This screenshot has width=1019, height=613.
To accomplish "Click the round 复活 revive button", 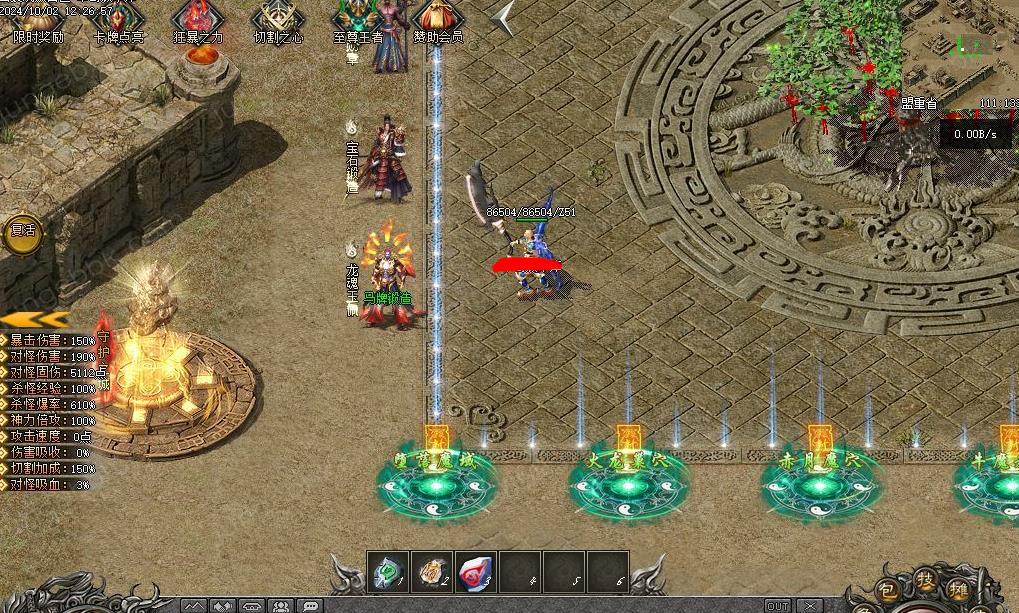I will pos(22,230).
